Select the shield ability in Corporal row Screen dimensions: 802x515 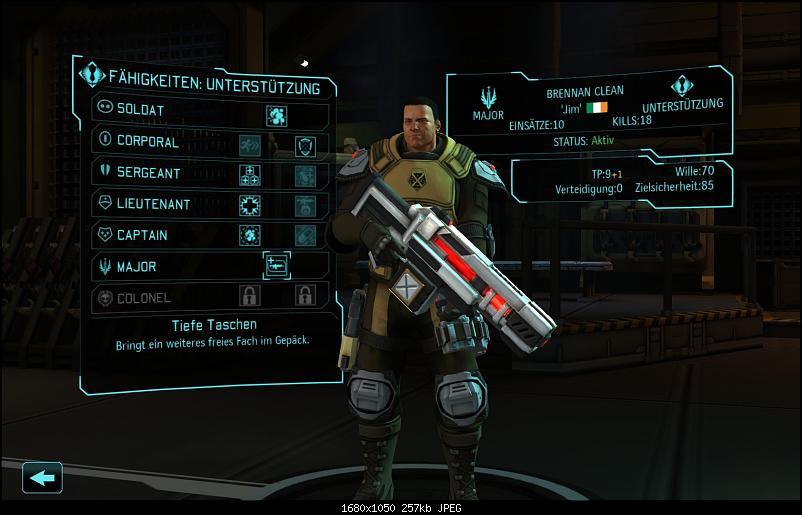coord(305,147)
